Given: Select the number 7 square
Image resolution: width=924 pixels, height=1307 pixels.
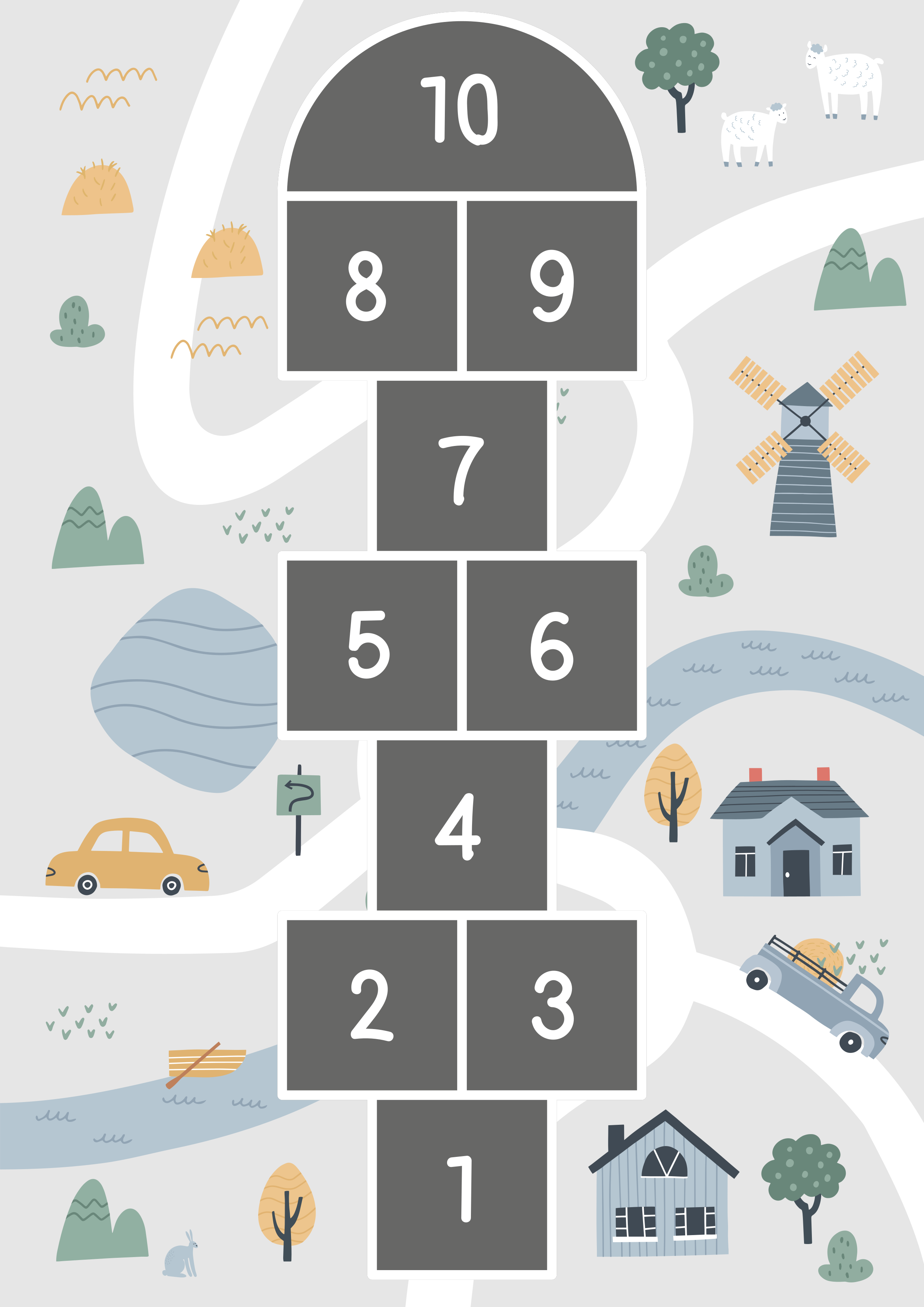Looking at the screenshot, I should click(462, 466).
